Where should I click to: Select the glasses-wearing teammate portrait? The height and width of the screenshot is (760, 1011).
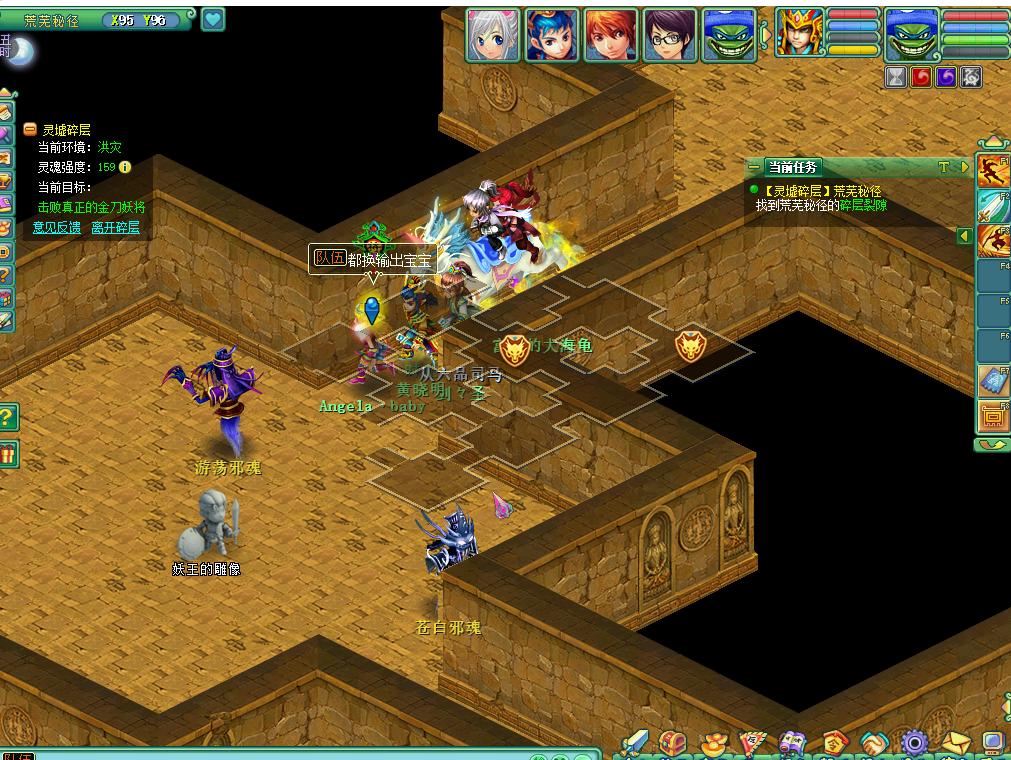pyautogui.click(x=670, y=35)
